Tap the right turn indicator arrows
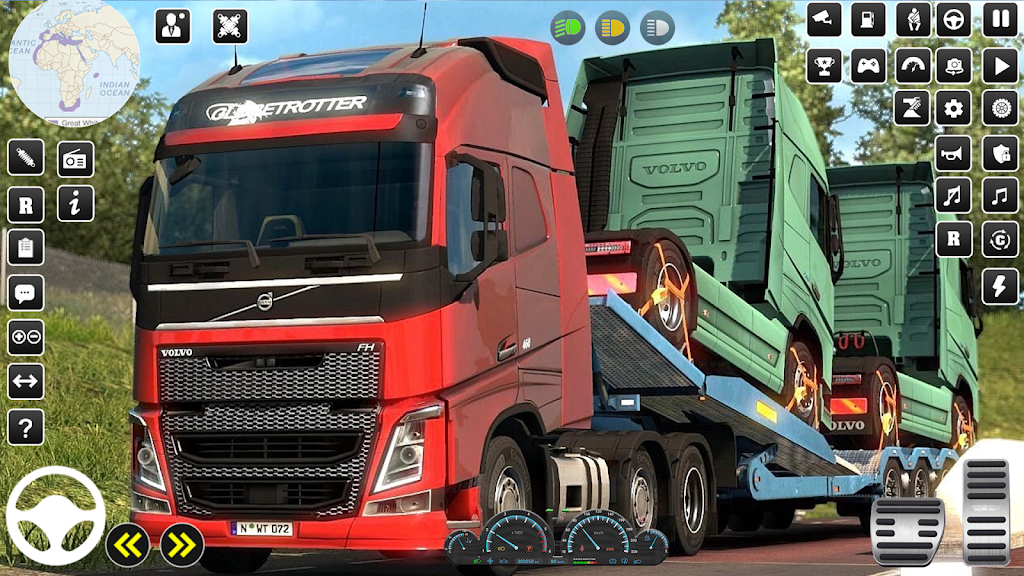Screen dimensions: 1024x576 (182, 545)
